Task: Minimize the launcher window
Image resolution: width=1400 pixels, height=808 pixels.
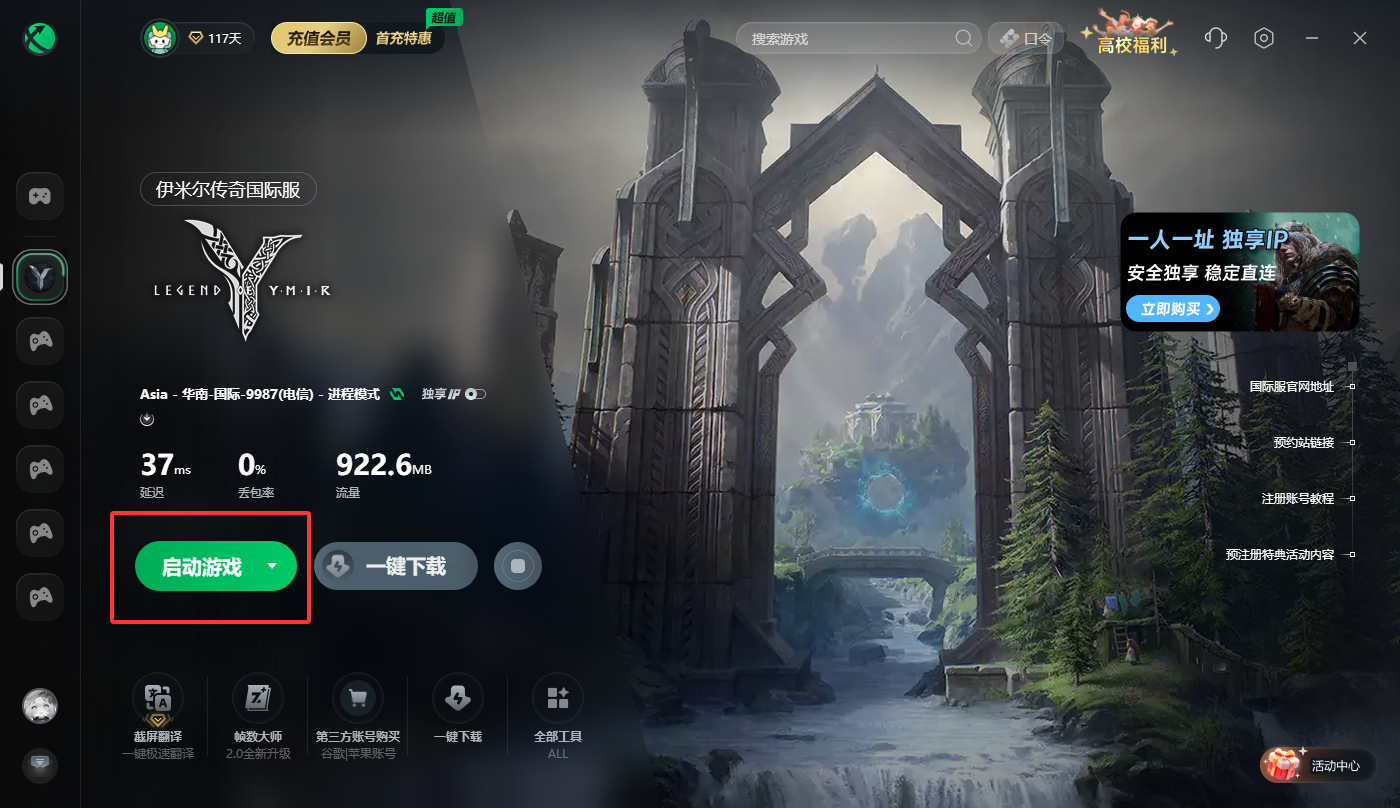Action: pos(1312,38)
